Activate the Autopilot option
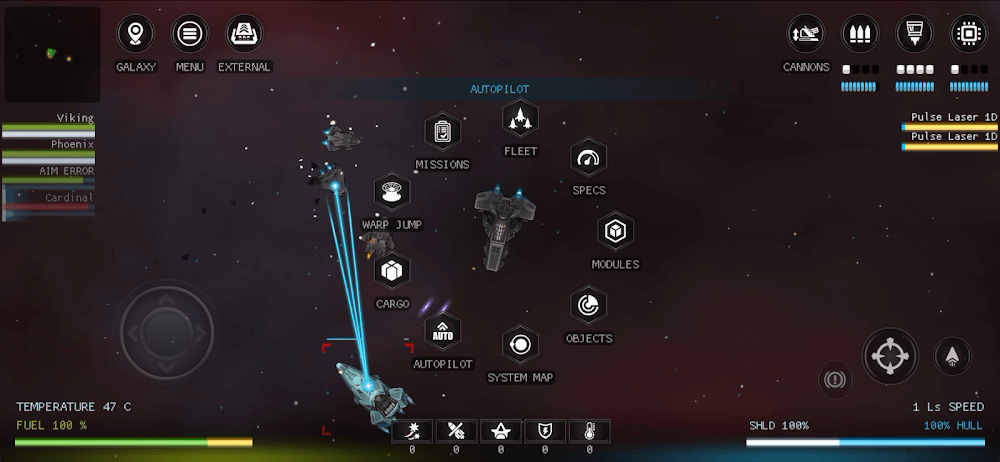Image resolution: width=1000 pixels, height=462 pixels. click(x=442, y=331)
